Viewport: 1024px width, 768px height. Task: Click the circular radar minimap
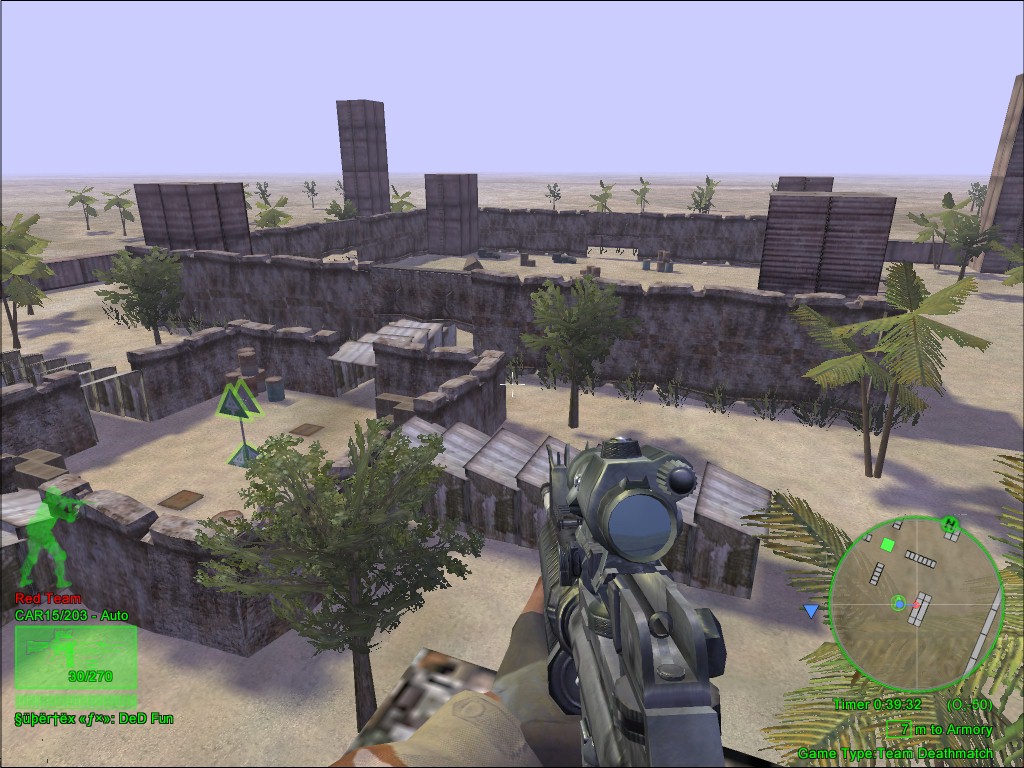click(x=915, y=604)
